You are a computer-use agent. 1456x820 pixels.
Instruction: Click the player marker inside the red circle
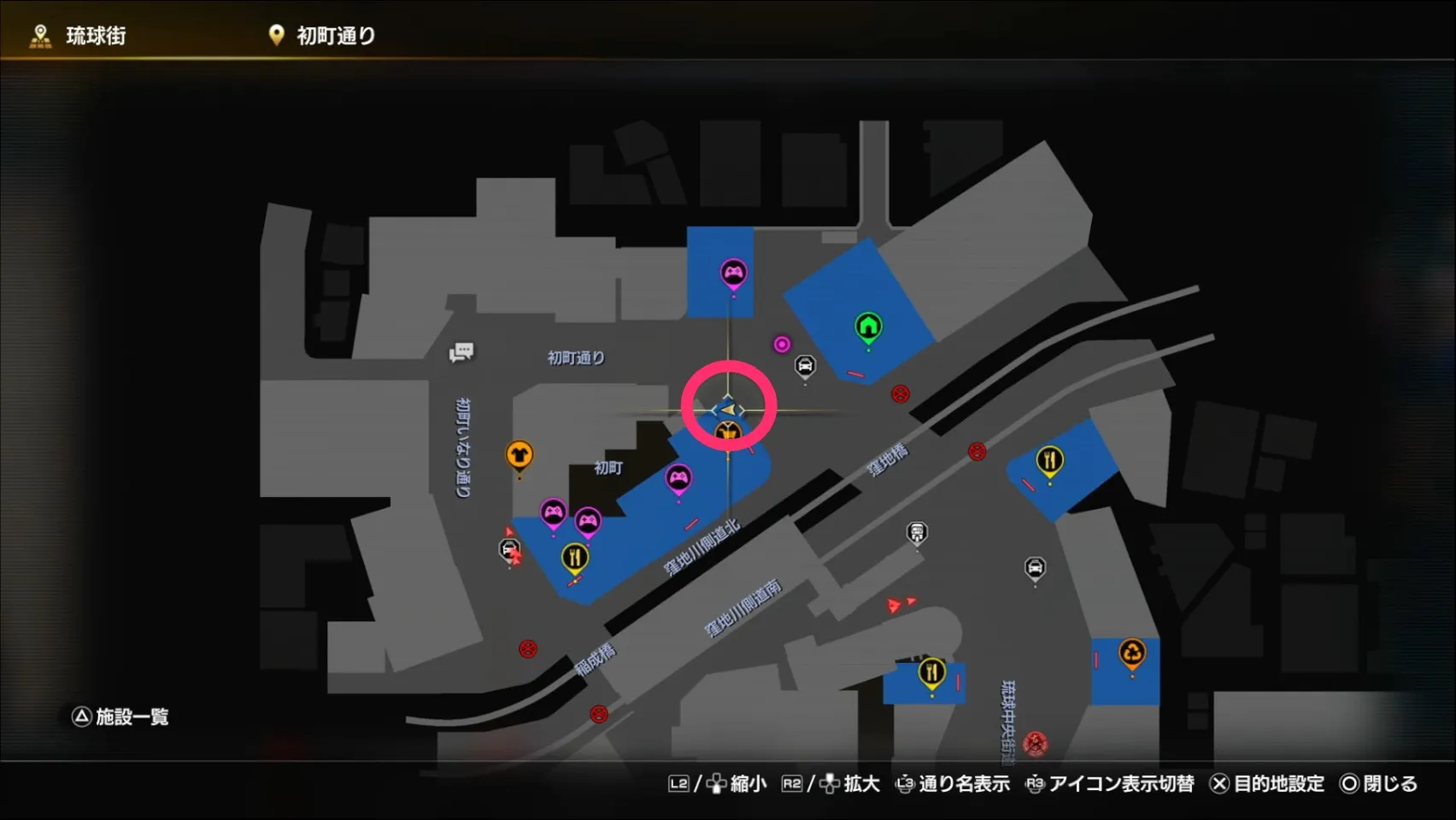(728, 410)
